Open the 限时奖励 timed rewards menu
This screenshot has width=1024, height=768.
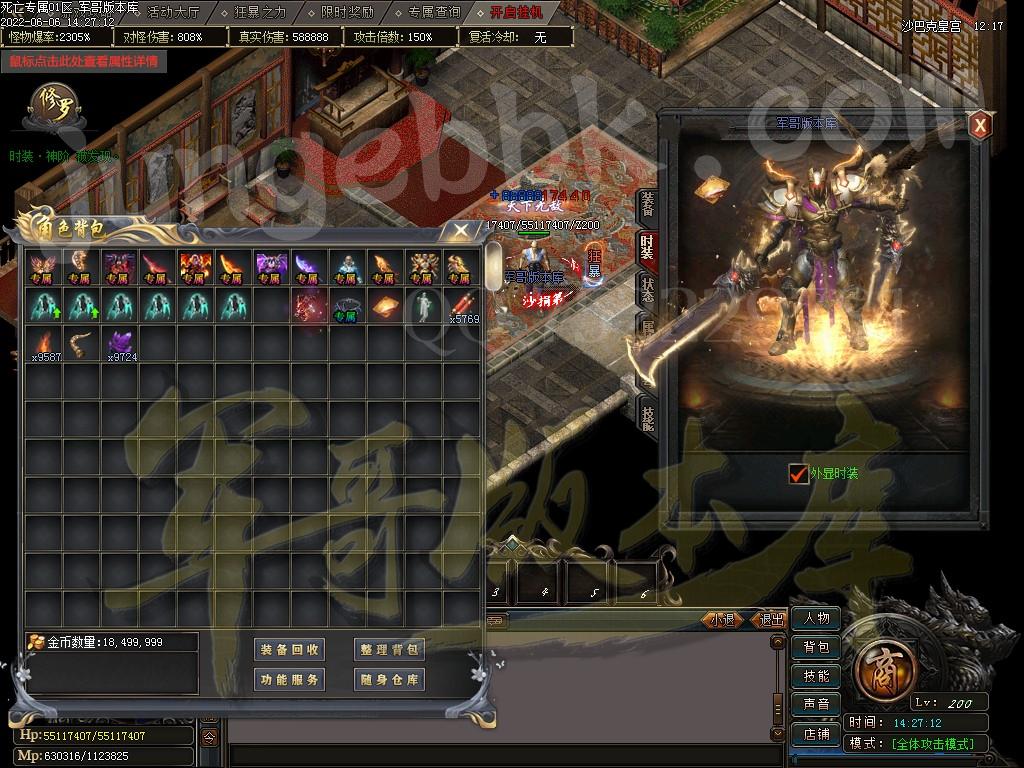[347, 13]
